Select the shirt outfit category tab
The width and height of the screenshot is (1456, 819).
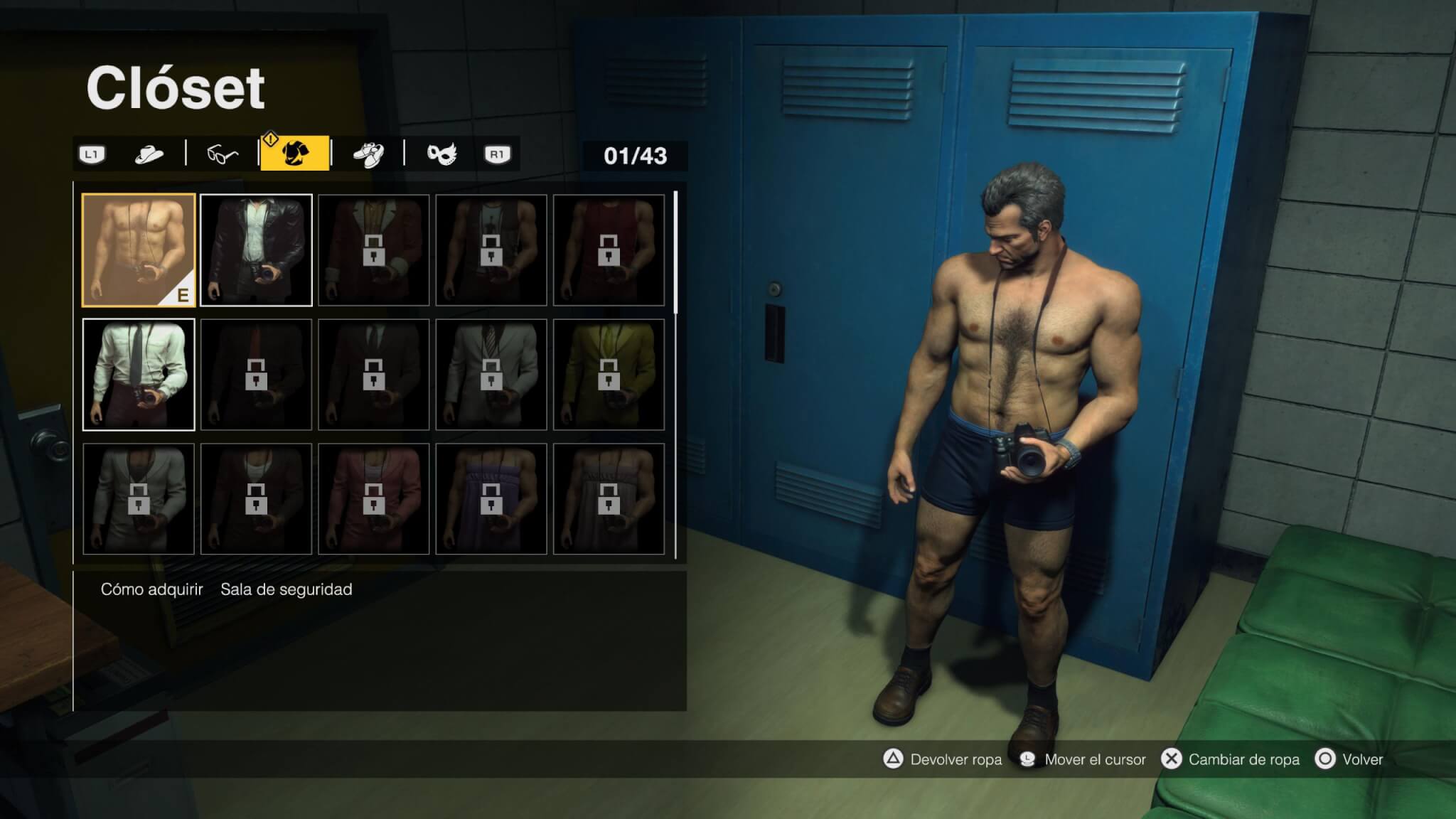pos(295,154)
